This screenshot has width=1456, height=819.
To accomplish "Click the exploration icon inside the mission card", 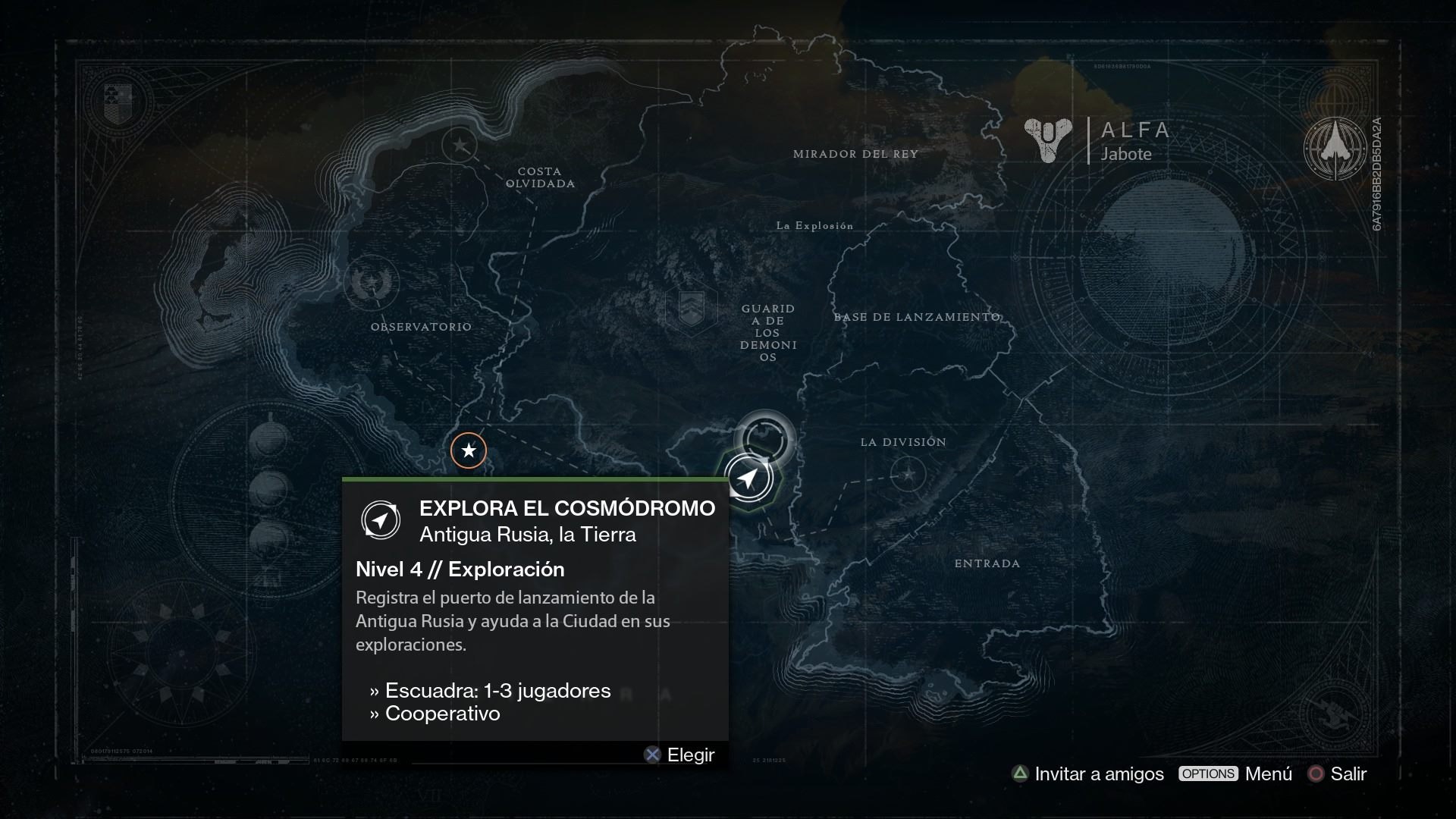I will pos(382,520).
